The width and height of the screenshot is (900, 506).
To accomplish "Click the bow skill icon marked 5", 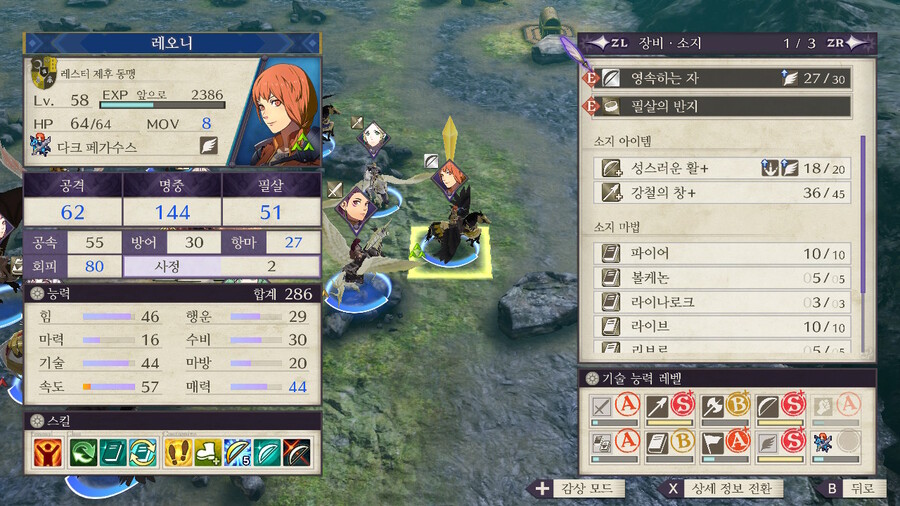I will coord(238,452).
